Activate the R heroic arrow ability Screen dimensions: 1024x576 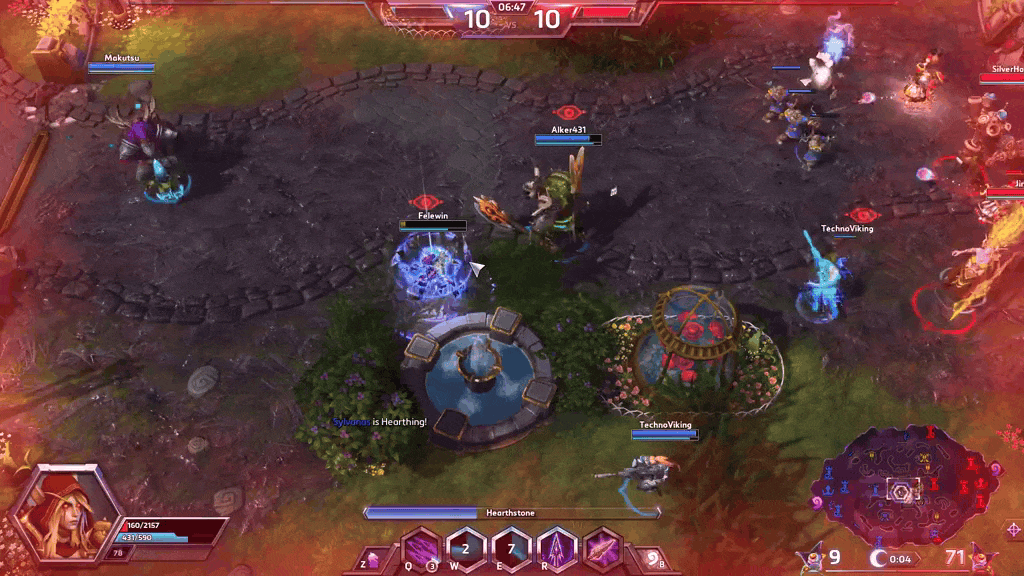pos(557,550)
